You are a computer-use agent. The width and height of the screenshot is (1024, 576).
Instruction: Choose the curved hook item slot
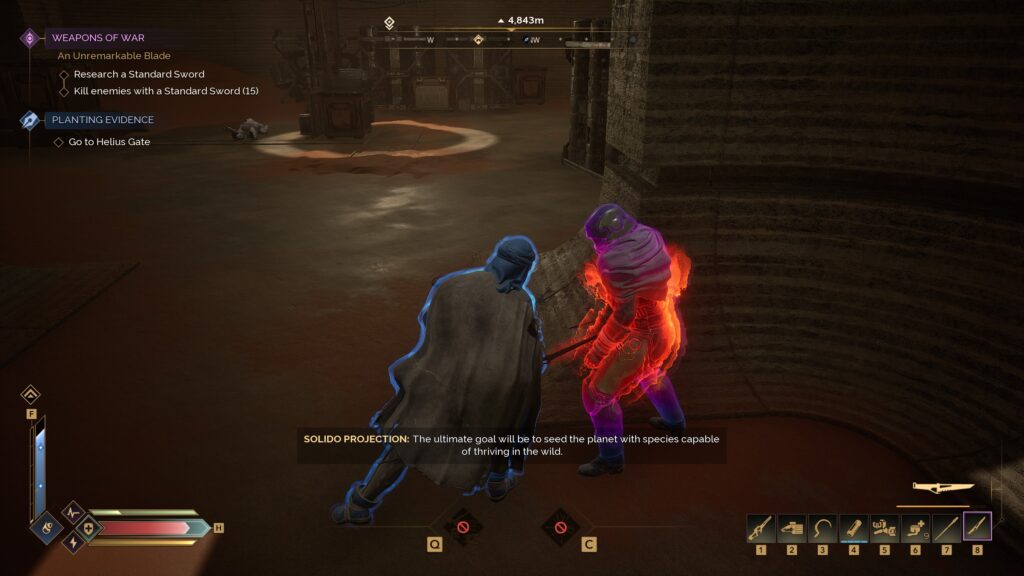click(x=823, y=528)
